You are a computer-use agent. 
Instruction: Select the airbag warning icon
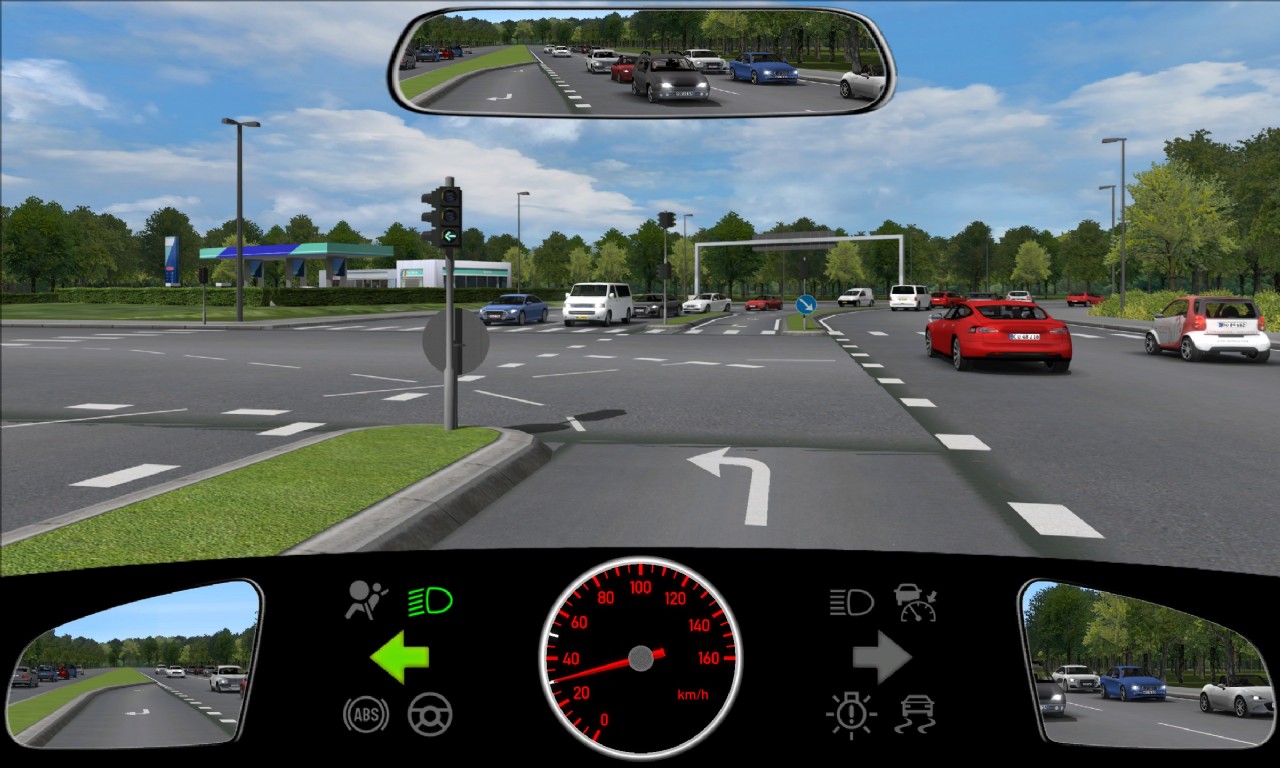pos(366,600)
